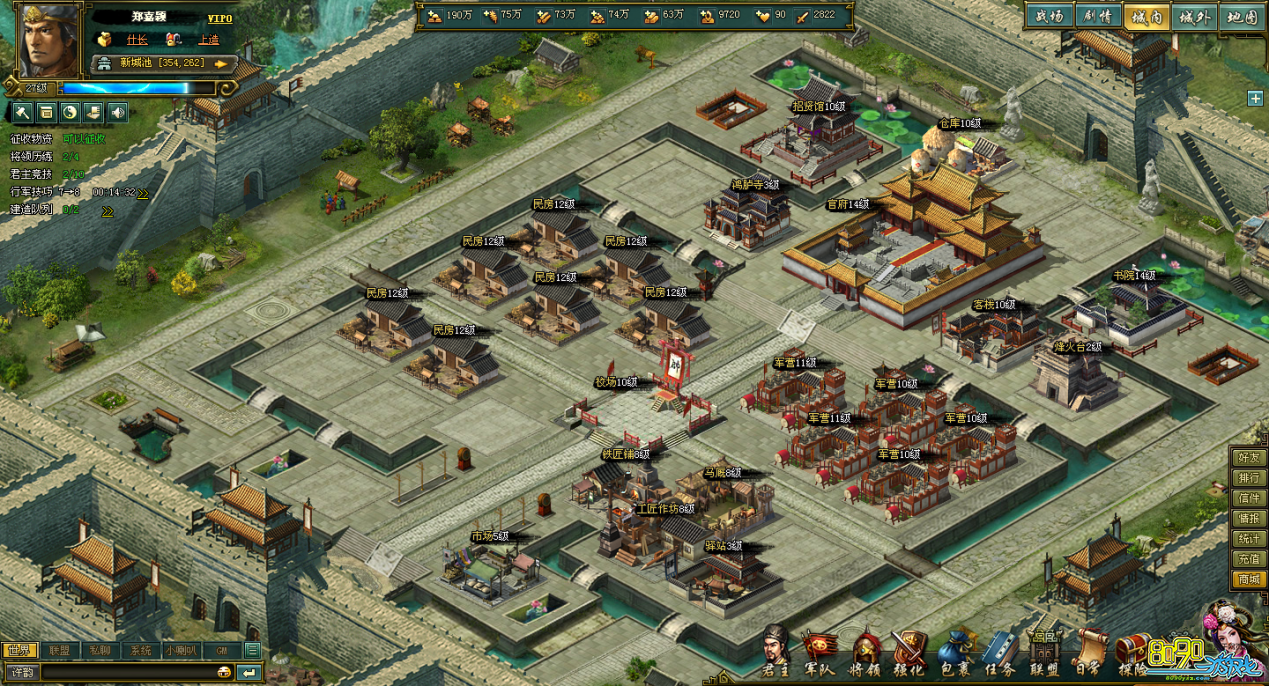Open the 任务 (quests) book
This screenshot has width=1269, height=686.
pos(1000,652)
